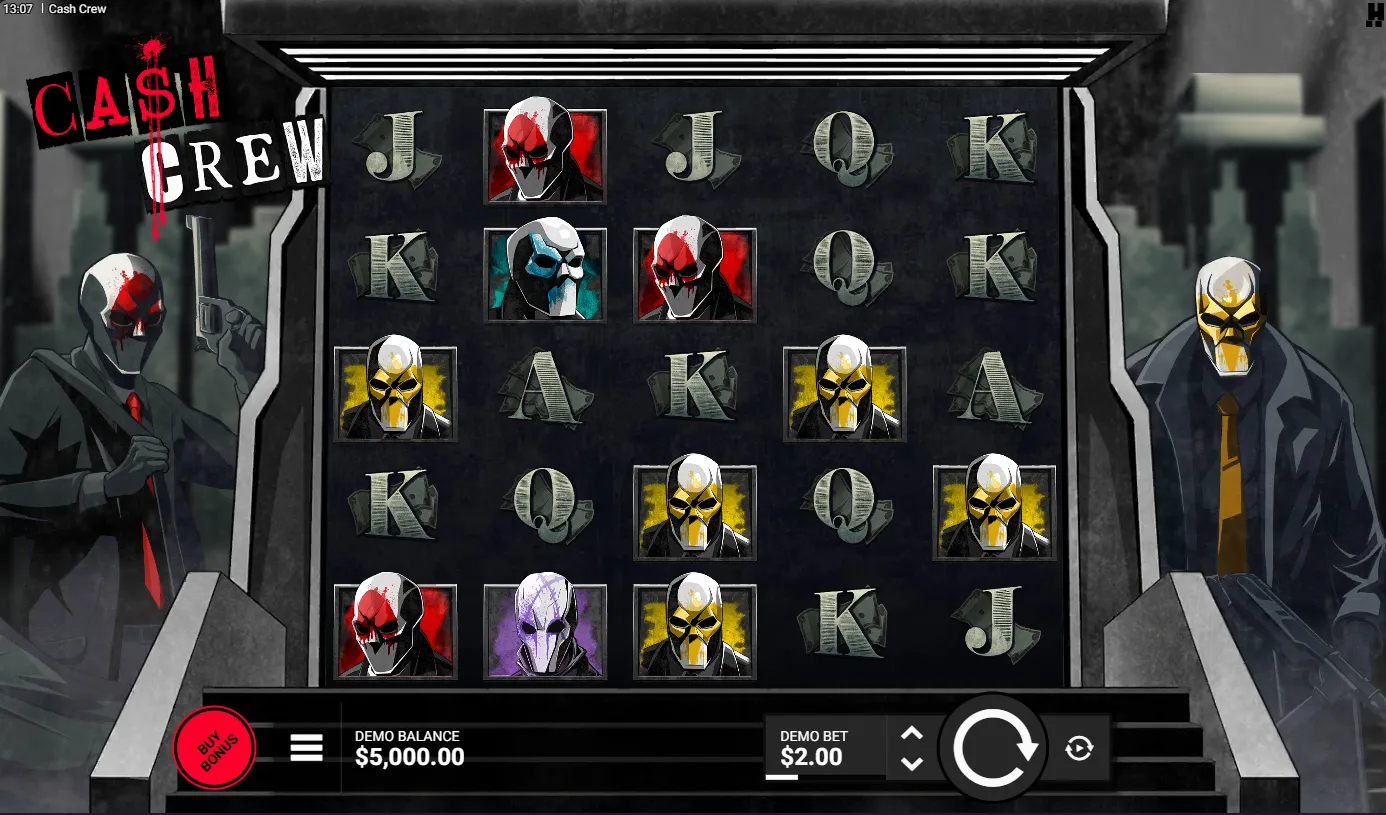
Task: Increase the demo bet amount
Action: tap(911, 733)
